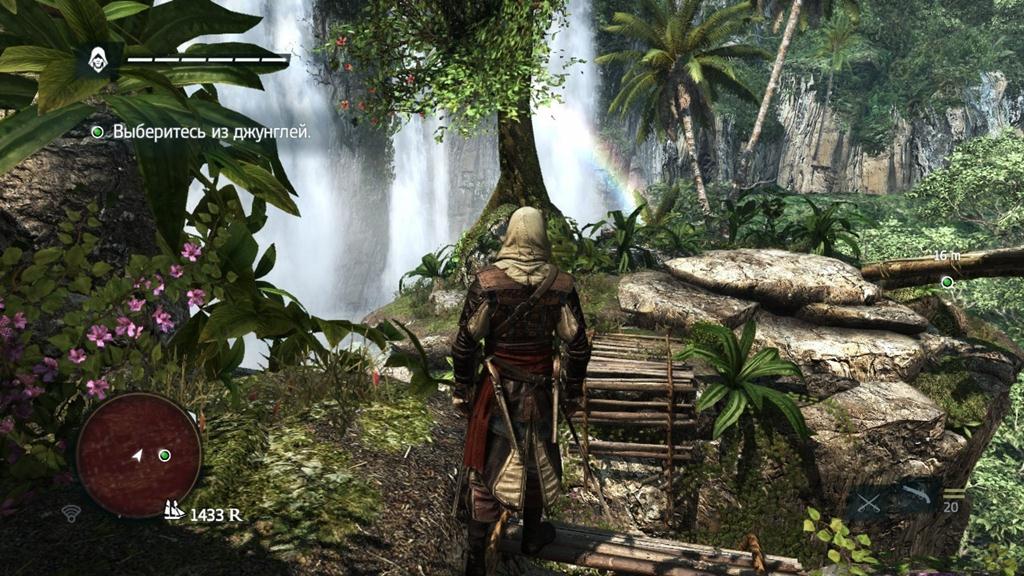
Task: Click the 16 m objective waypoint marker
Action: (x=946, y=282)
